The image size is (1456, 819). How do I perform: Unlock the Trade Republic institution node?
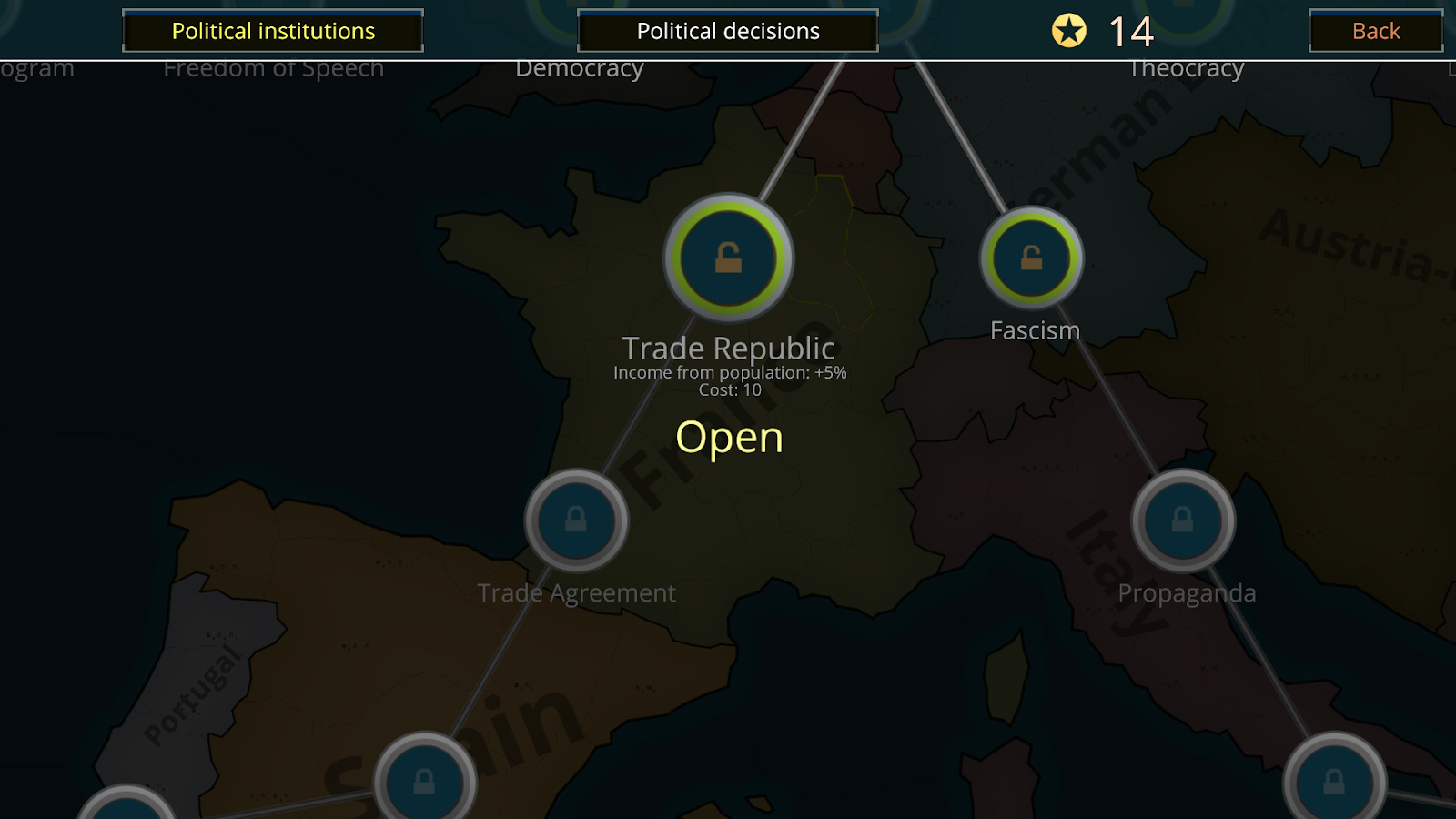point(729,258)
